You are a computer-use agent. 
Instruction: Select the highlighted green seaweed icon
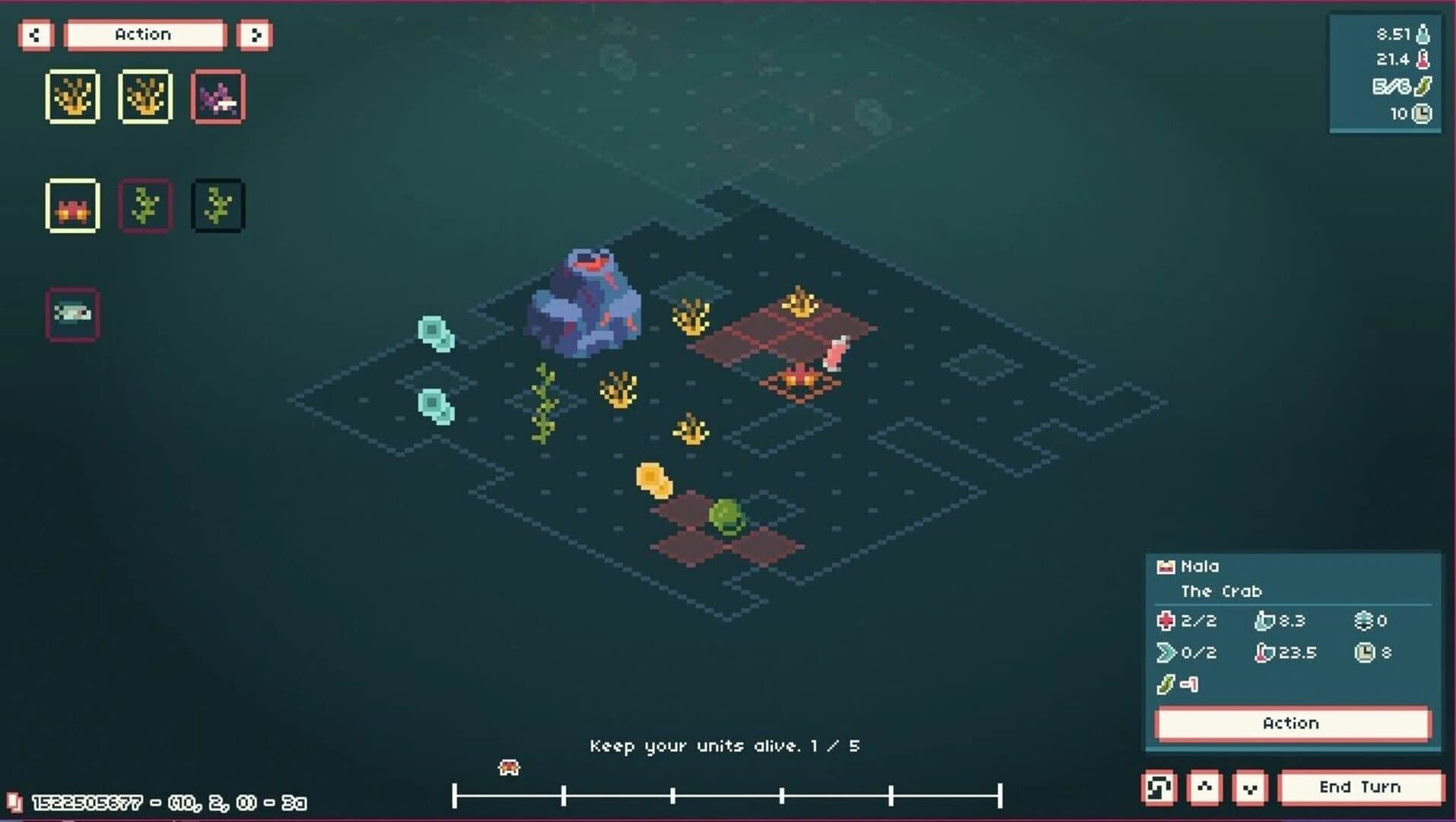pos(145,205)
